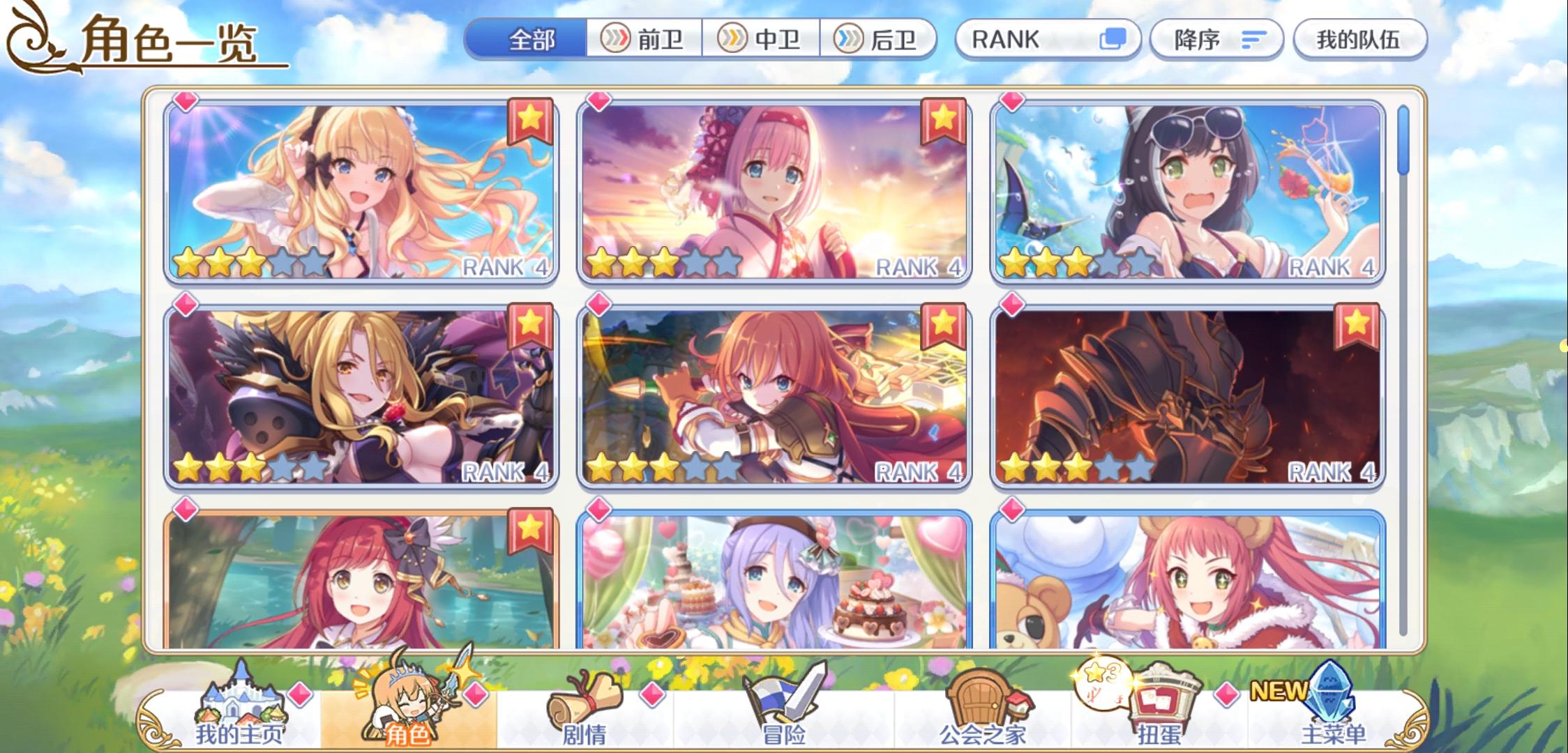The height and width of the screenshot is (753, 1568).
Task: Open the 降序 sort order selector
Action: (x=1219, y=40)
